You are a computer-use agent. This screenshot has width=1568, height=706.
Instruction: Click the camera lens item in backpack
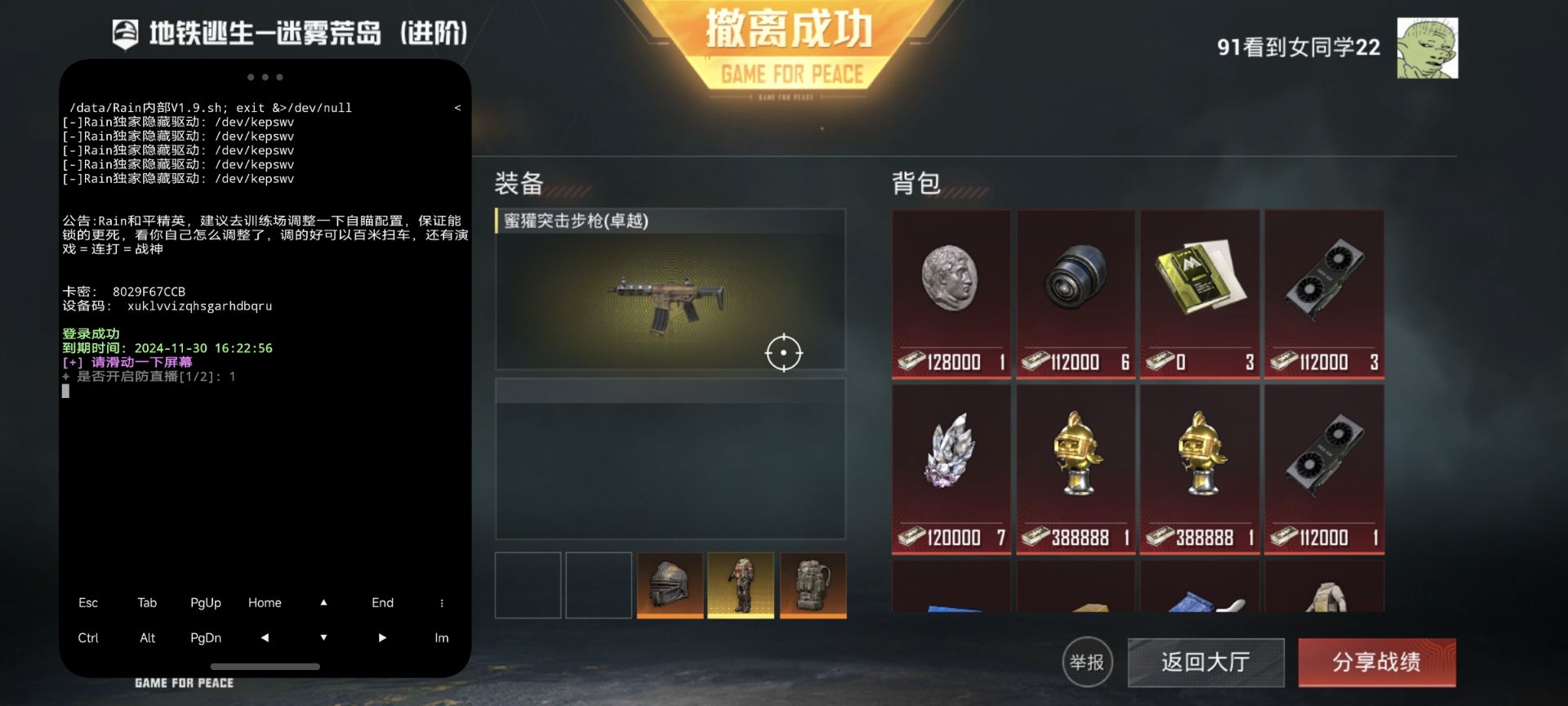[1075, 286]
